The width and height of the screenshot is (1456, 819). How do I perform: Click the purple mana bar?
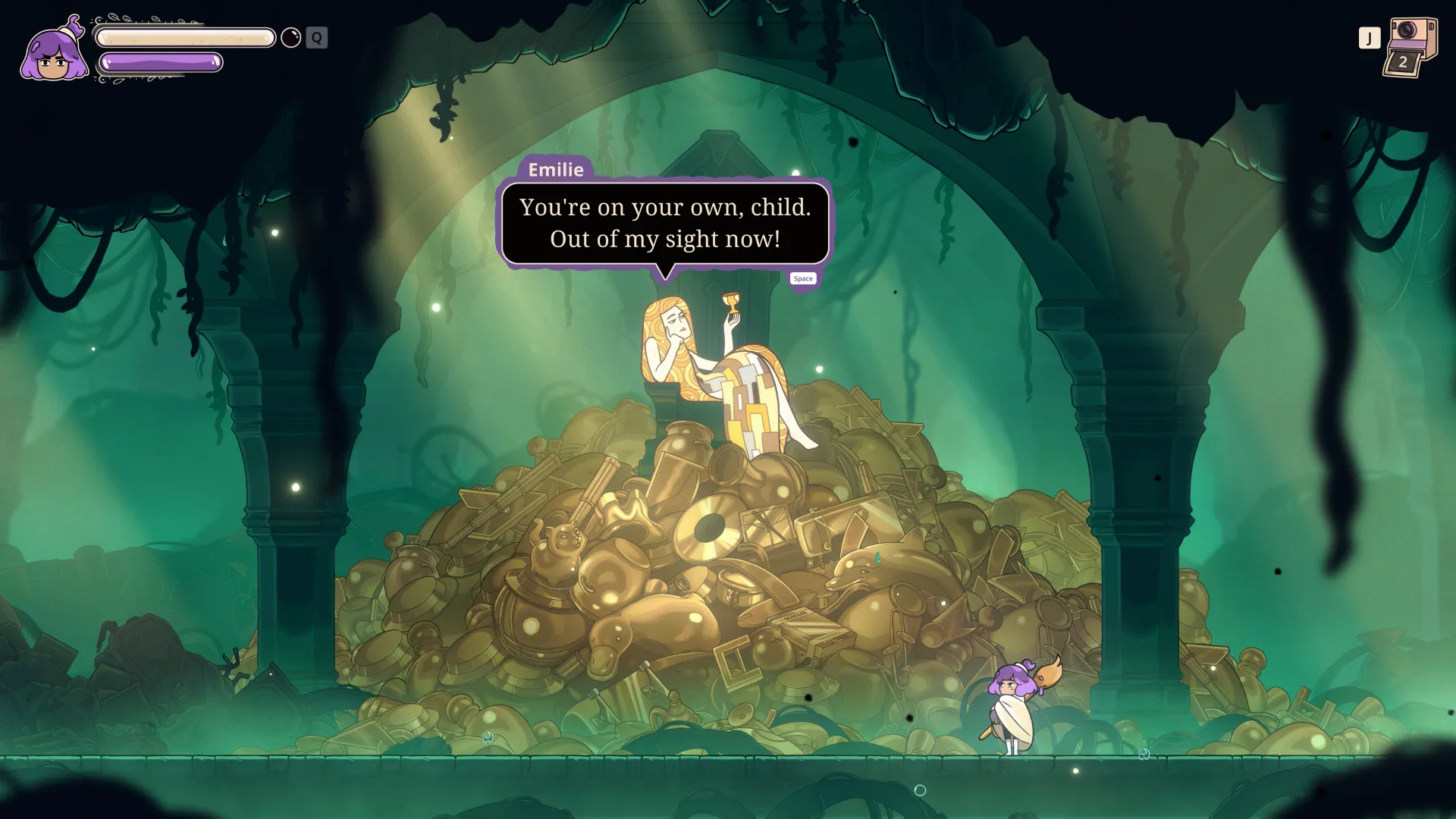161,64
